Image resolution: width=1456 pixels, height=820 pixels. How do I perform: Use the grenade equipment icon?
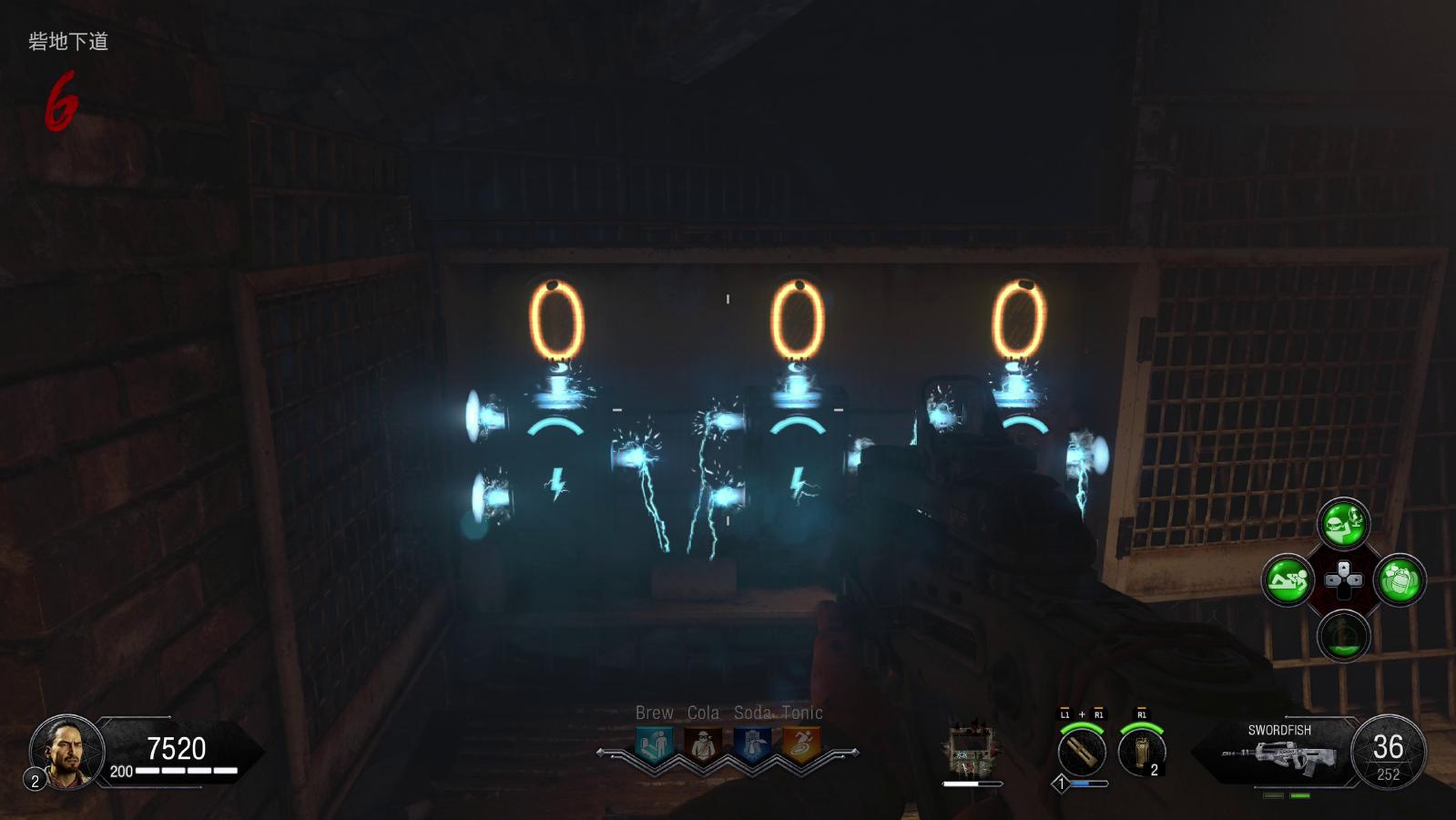[x=1141, y=753]
